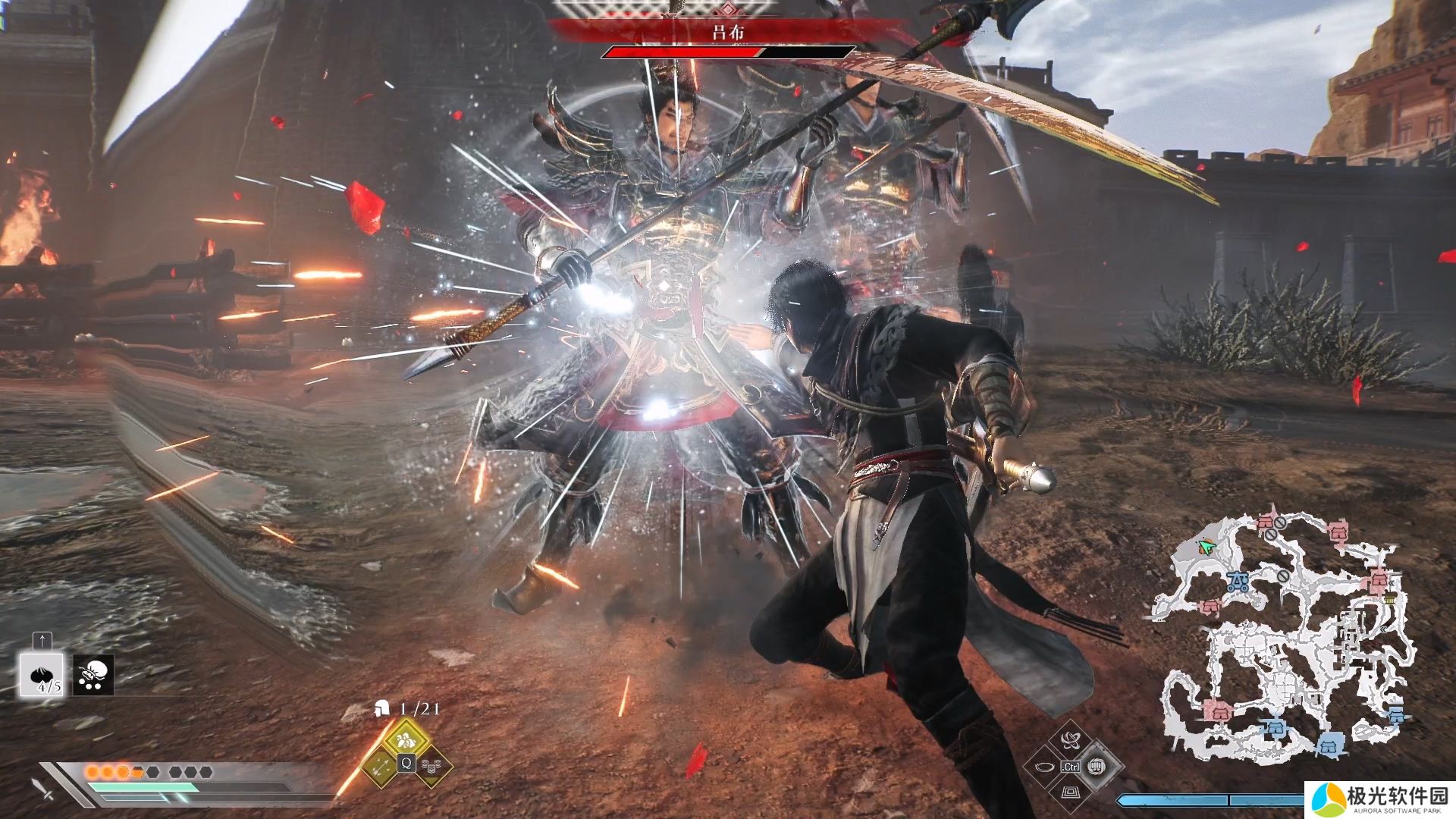Click the yellow gate marker on minimap
The image size is (1456, 819).
[1389, 601]
